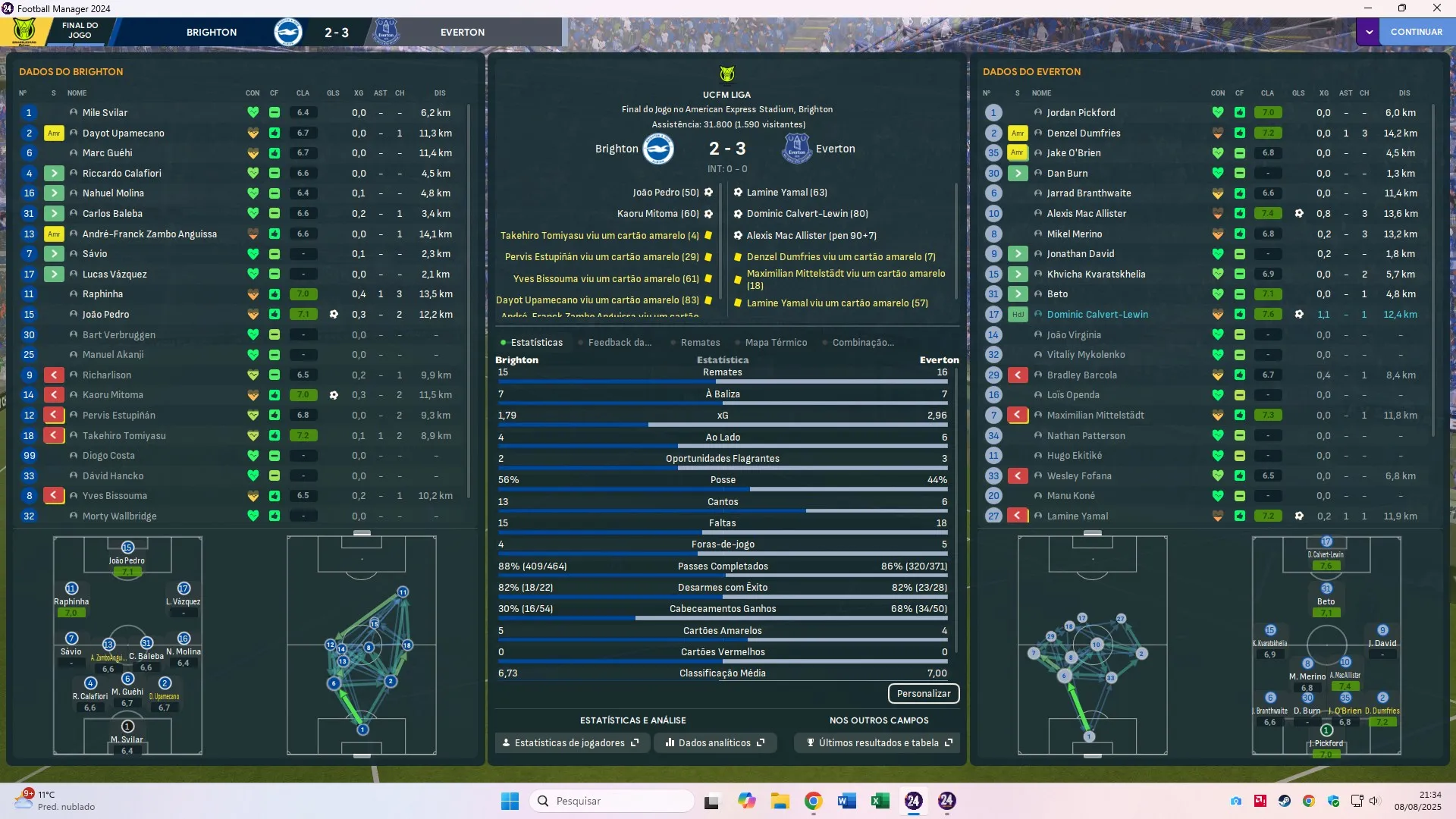Select Alexis Mac Allister's row
The image size is (1456, 819).
pyautogui.click(x=1086, y=214)
